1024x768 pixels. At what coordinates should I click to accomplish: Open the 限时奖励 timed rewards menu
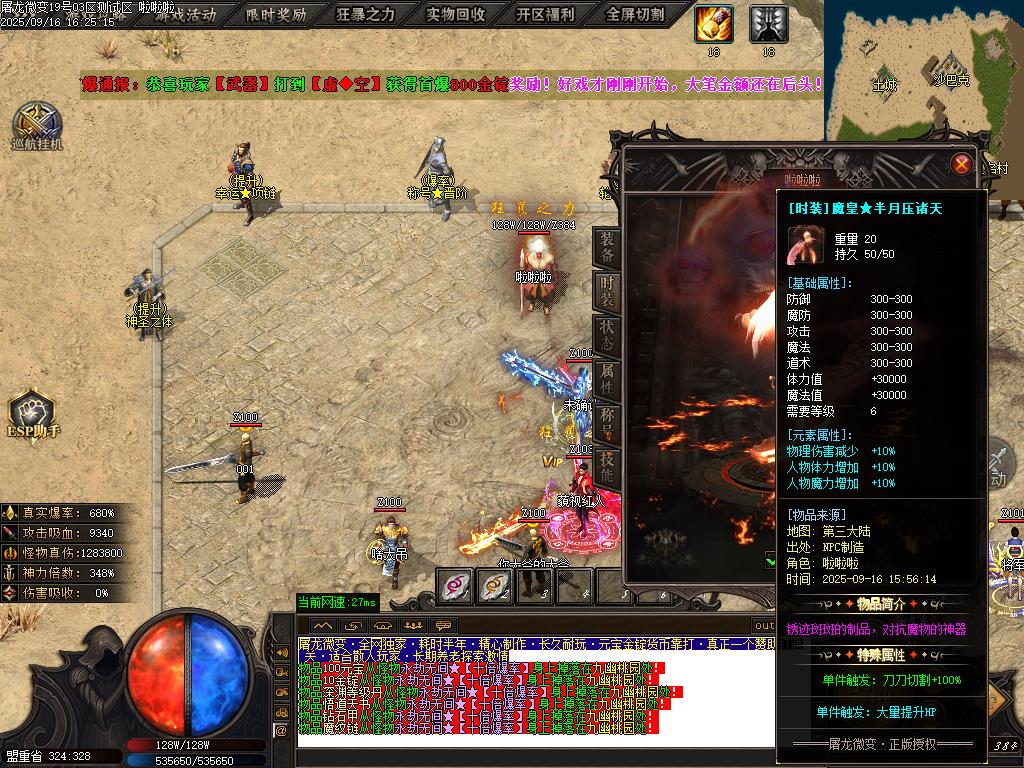click(276, 15)
